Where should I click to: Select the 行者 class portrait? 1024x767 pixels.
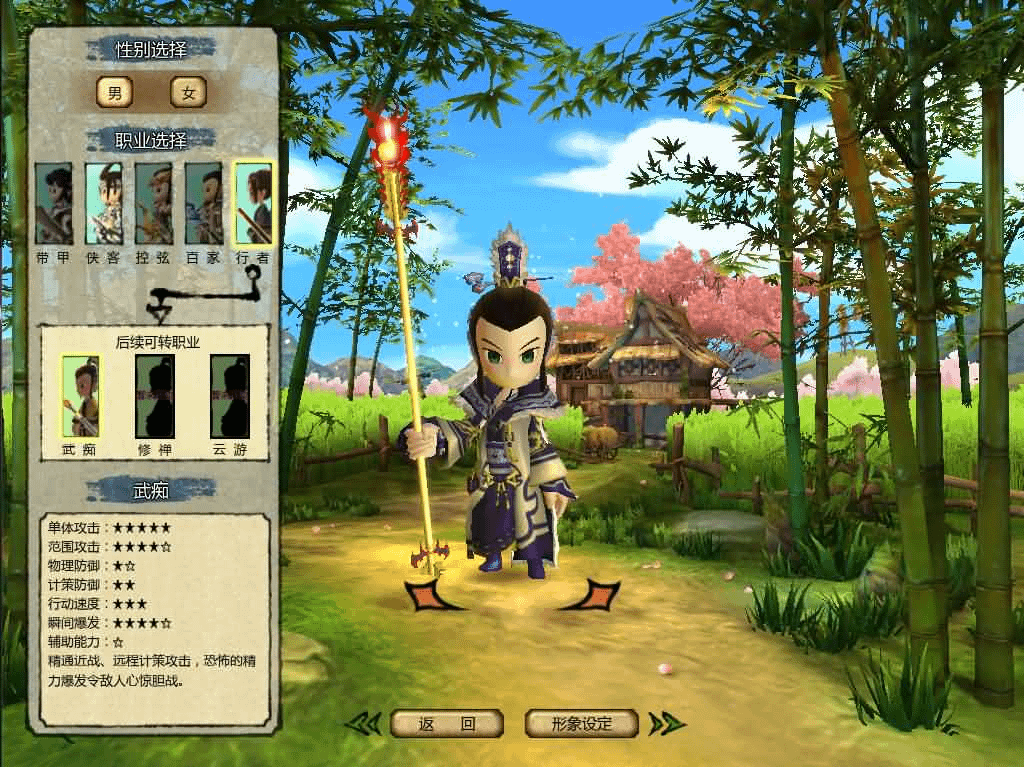[253, 204]
